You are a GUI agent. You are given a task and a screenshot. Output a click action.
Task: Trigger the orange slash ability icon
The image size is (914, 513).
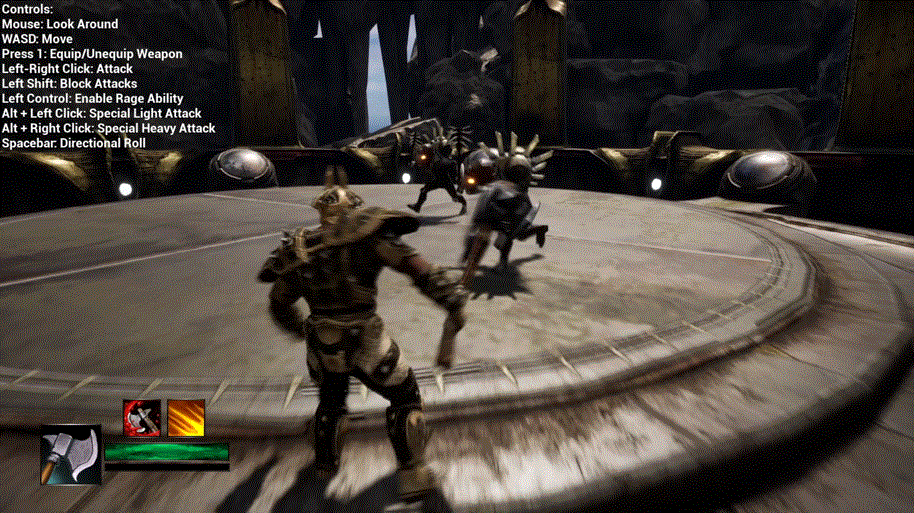click(185, 417)
